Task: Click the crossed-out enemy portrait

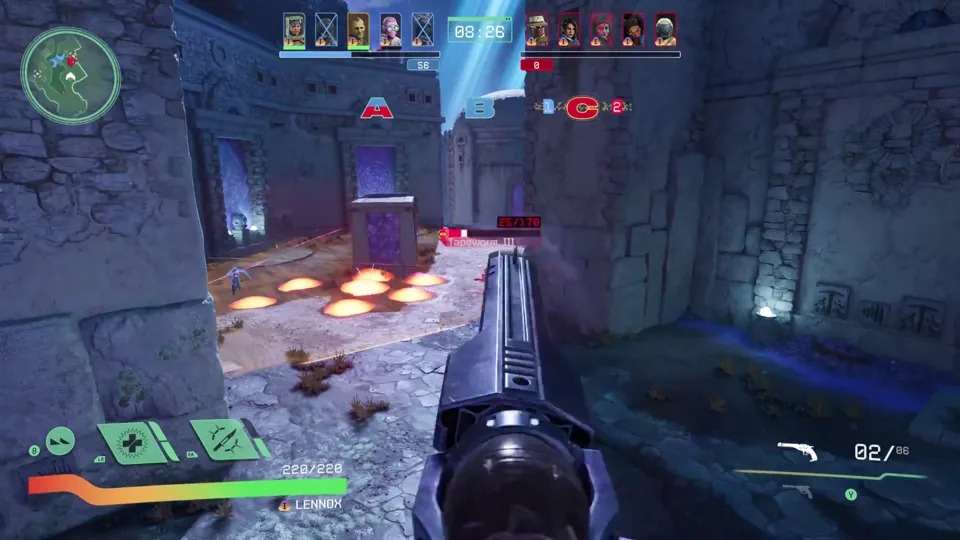Action: [601, 29]
